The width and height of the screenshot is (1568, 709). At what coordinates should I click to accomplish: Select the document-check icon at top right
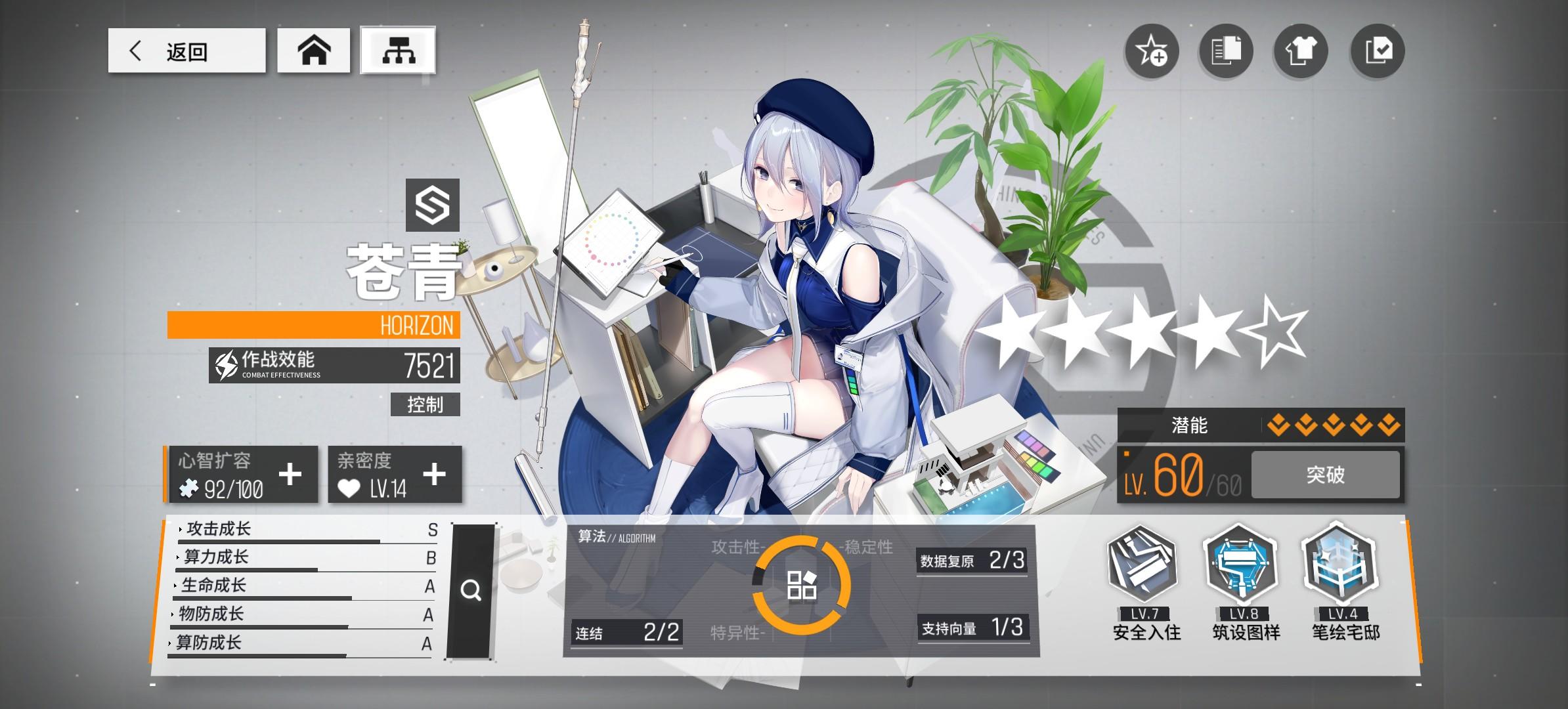(x=1376, y=51)
